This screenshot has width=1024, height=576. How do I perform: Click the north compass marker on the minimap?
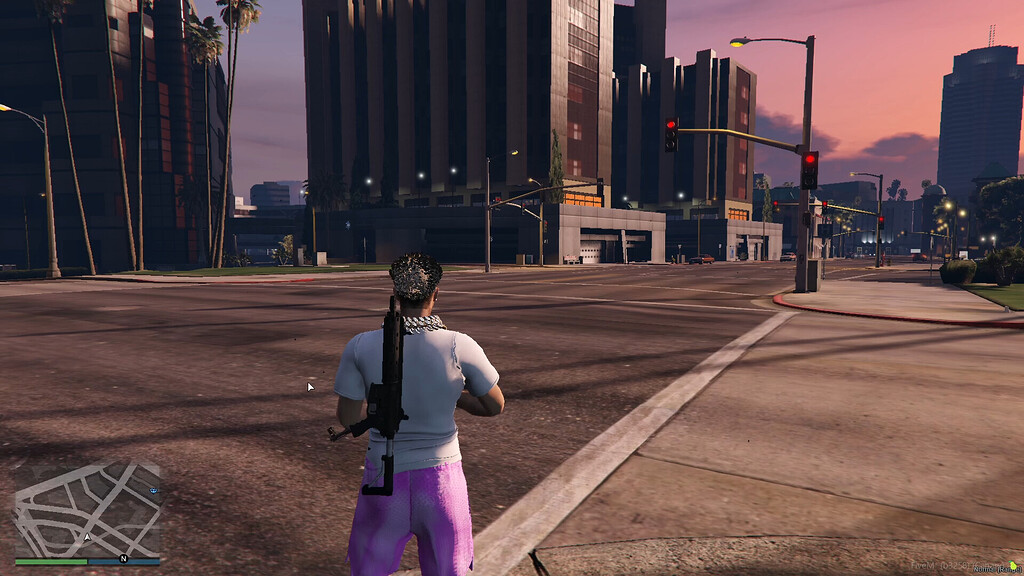(x=123, y=558)
